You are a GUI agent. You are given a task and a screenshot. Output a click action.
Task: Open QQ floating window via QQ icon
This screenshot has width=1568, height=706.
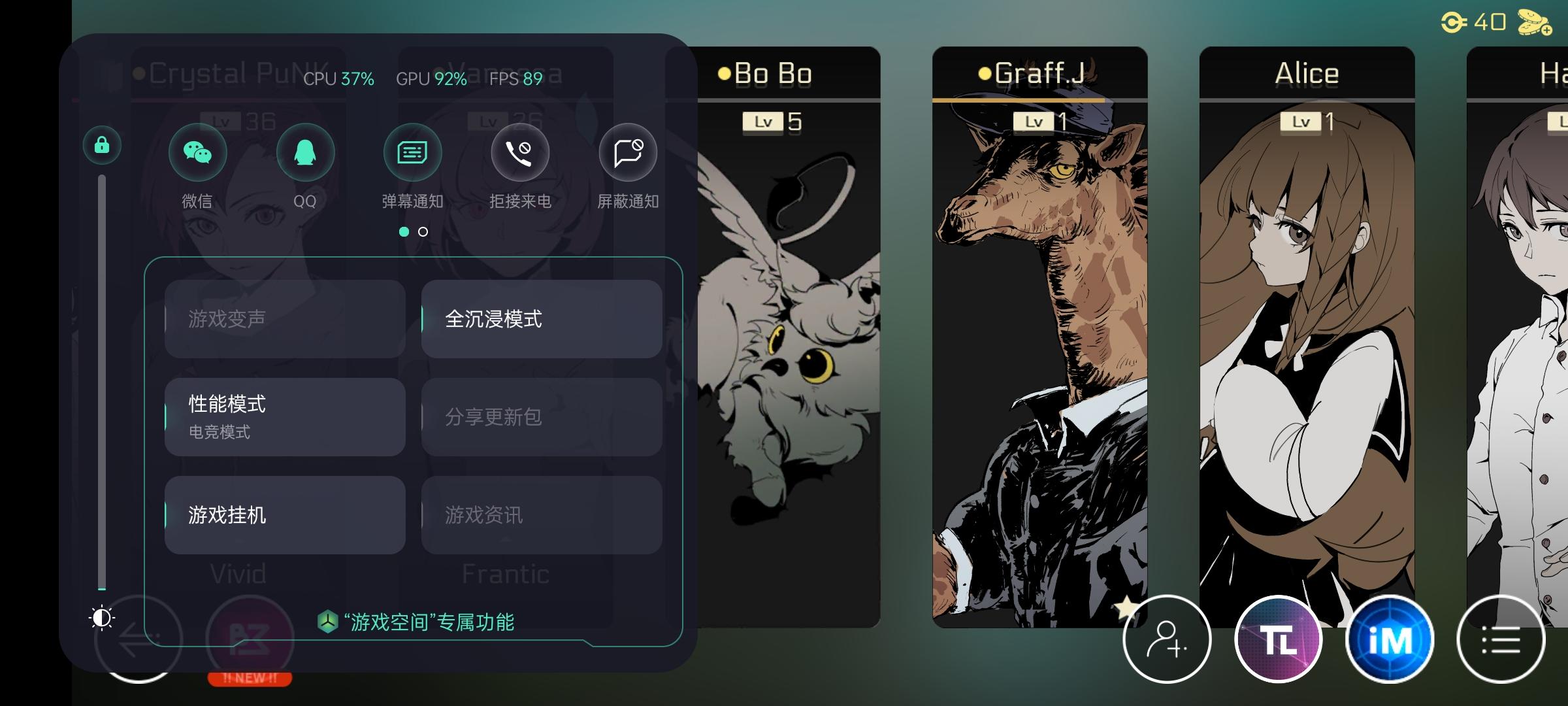[x=305, y=152]
